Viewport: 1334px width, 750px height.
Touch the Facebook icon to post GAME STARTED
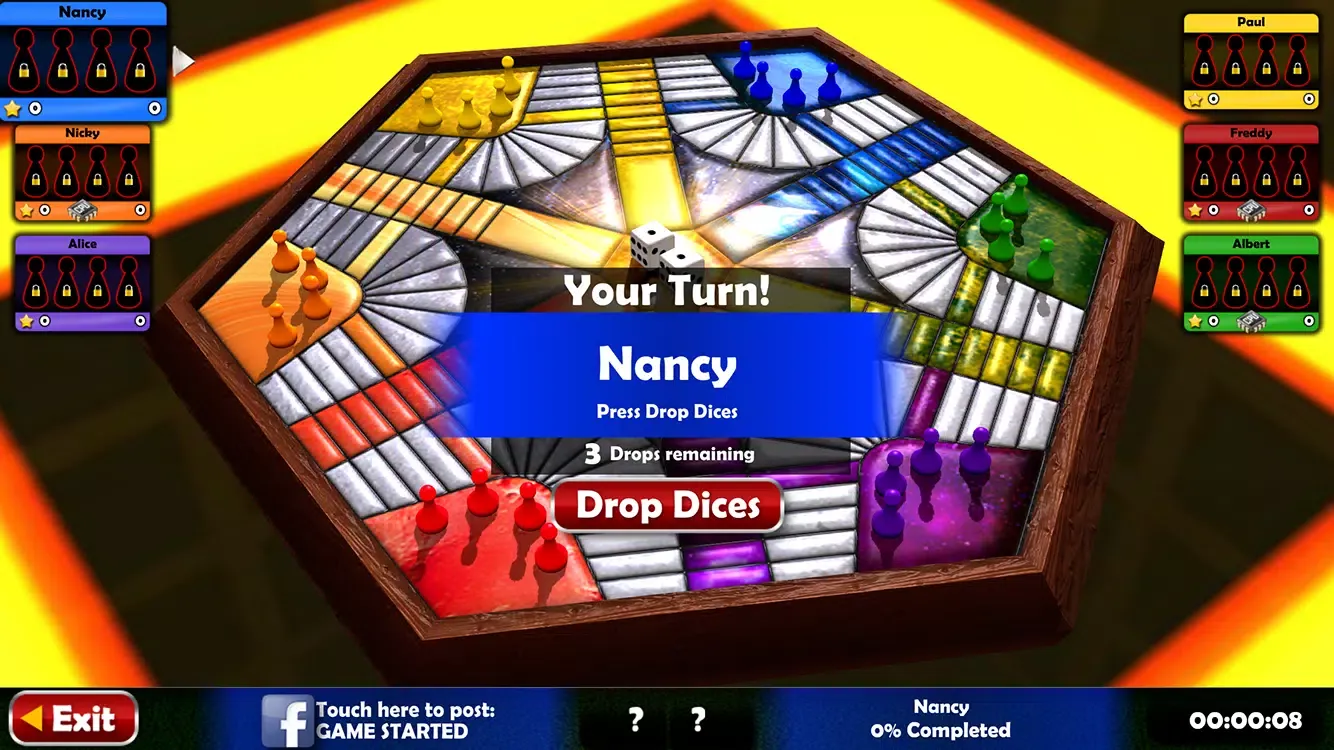pos(289,719)
